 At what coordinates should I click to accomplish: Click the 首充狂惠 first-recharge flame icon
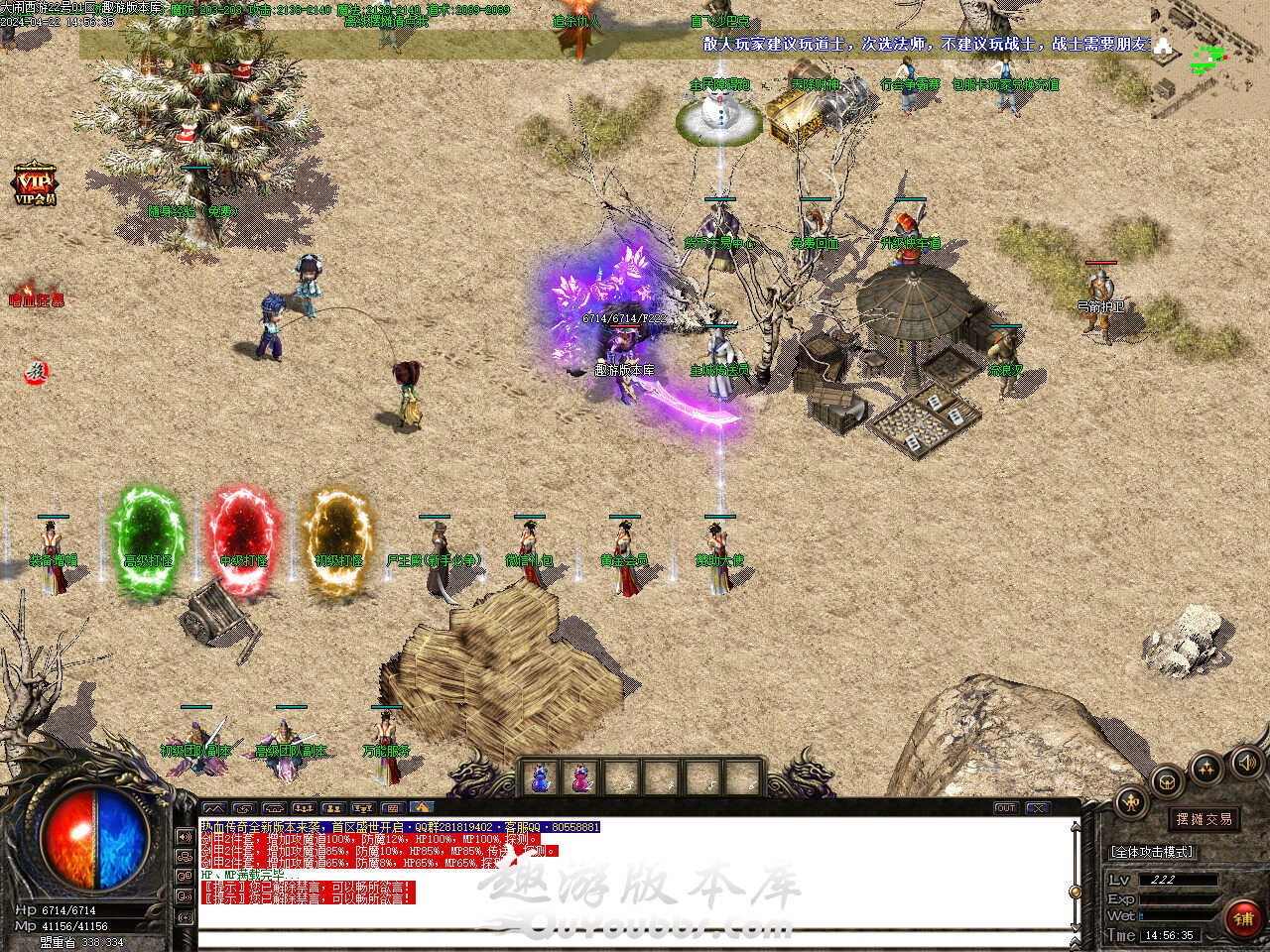pos(35,294)
